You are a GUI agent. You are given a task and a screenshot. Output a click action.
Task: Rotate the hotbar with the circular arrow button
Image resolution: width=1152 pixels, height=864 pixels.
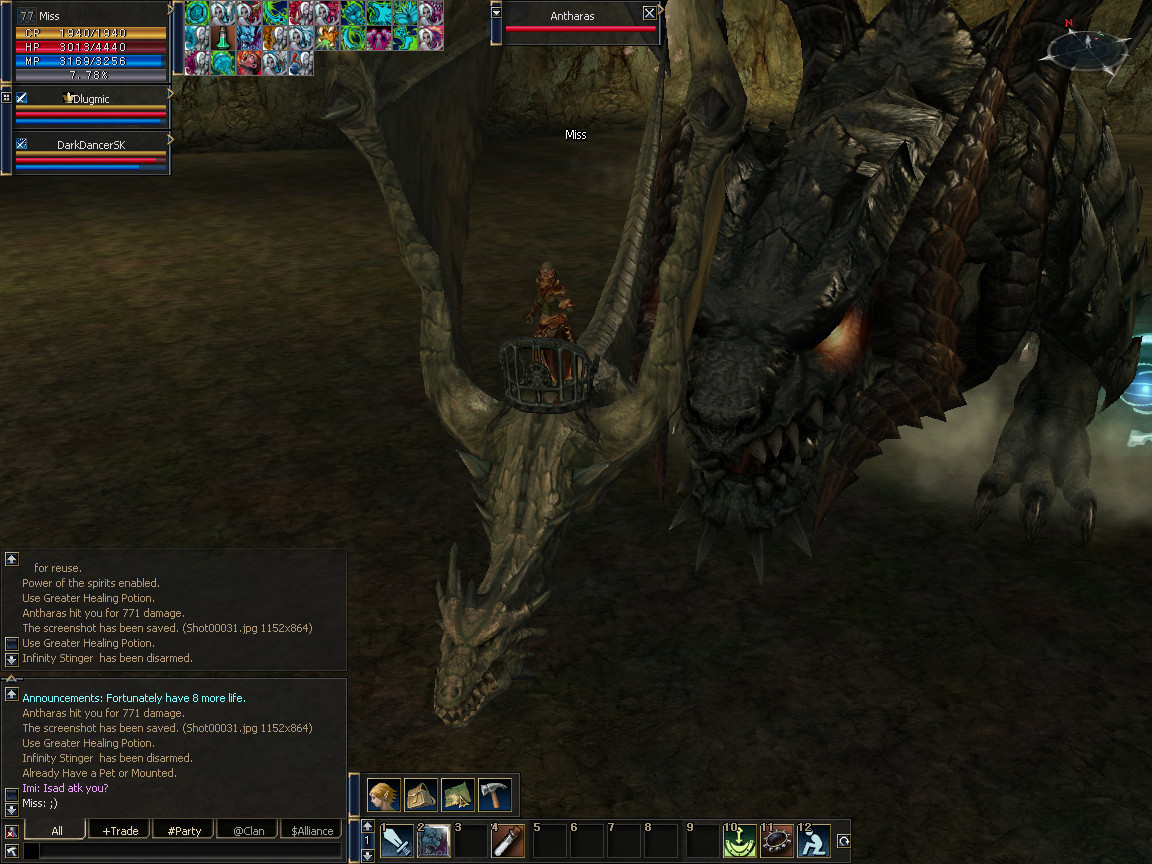[843, 842]
